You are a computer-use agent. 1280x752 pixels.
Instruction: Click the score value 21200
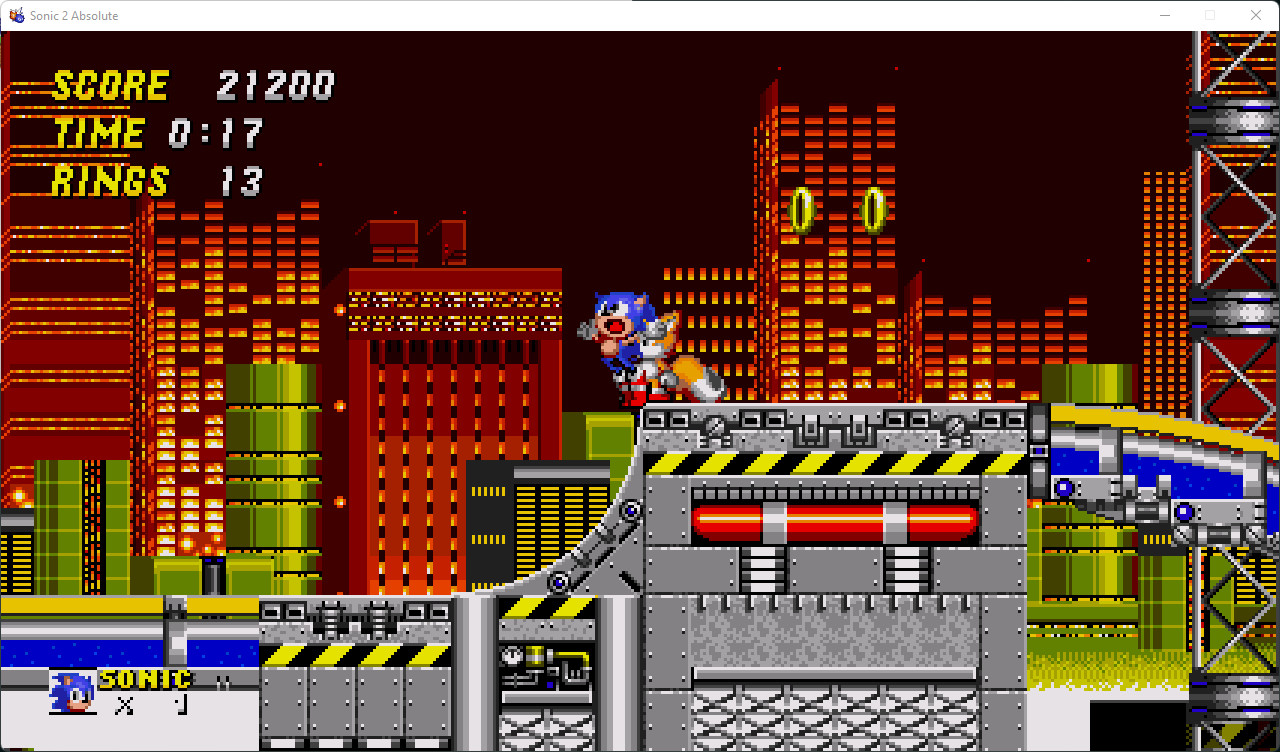click(x=277, y=84)
